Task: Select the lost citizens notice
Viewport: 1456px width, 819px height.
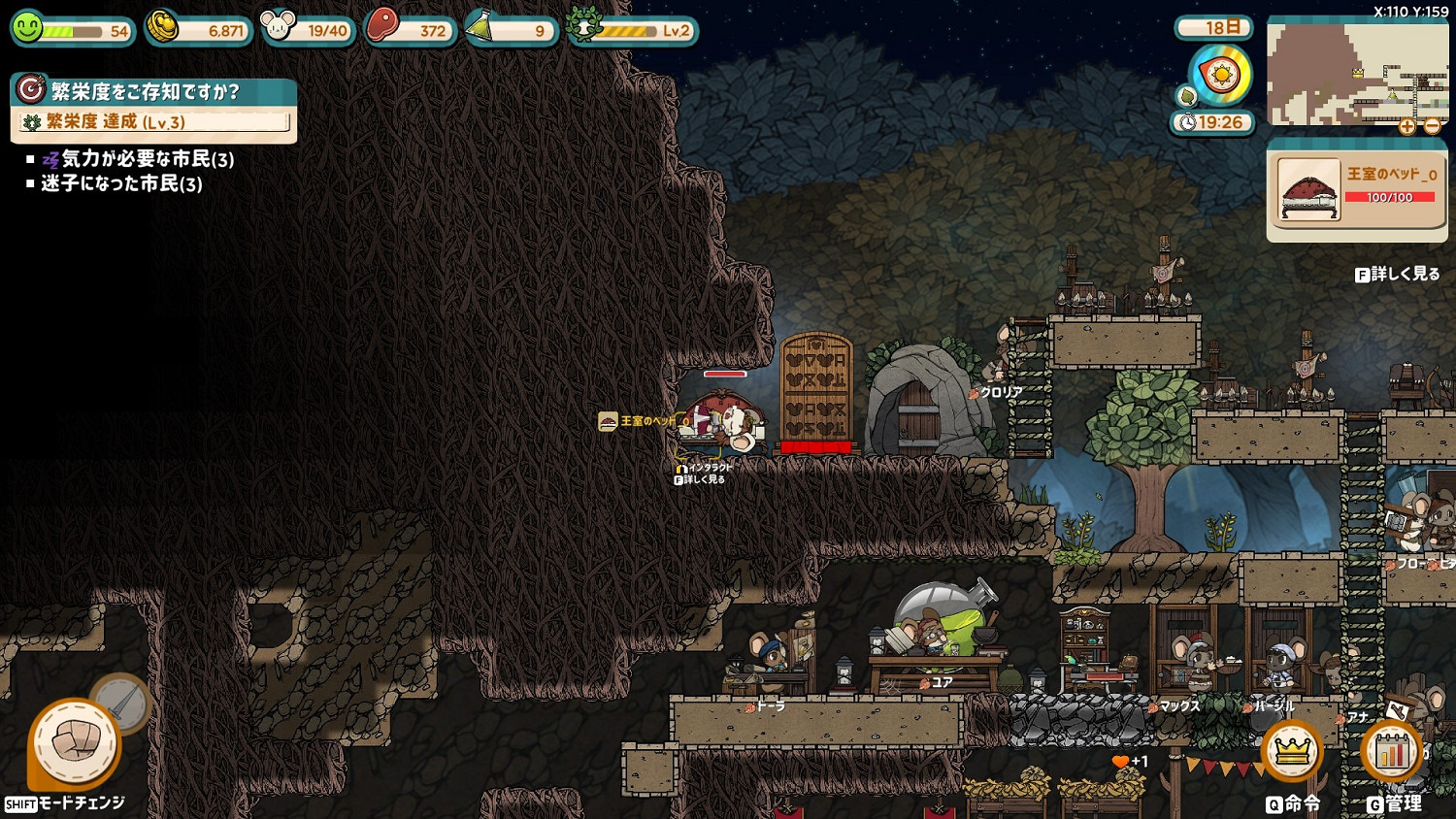Action: point(121,183)
